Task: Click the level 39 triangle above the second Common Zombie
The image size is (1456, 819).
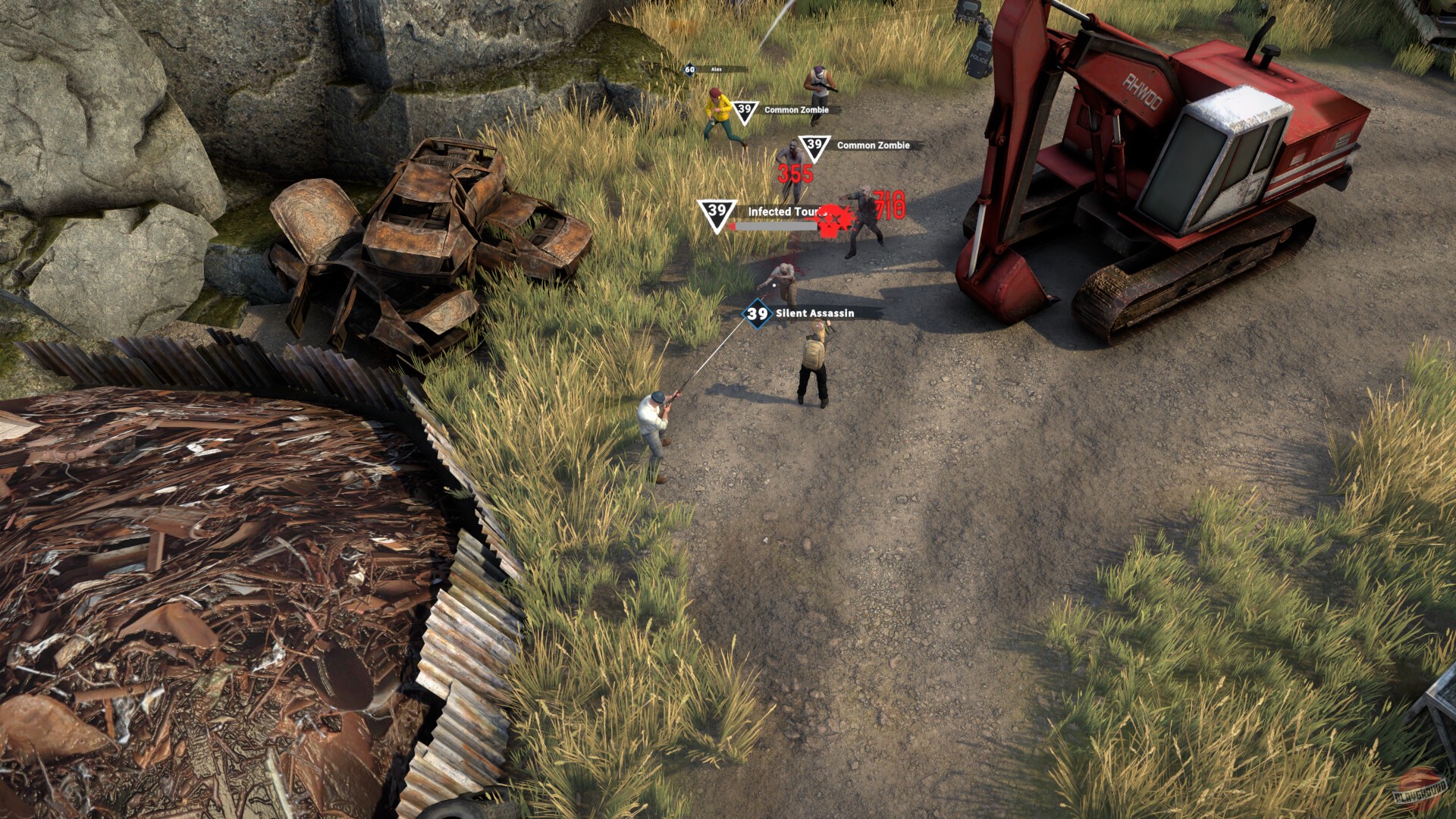Action: point(814,146)
